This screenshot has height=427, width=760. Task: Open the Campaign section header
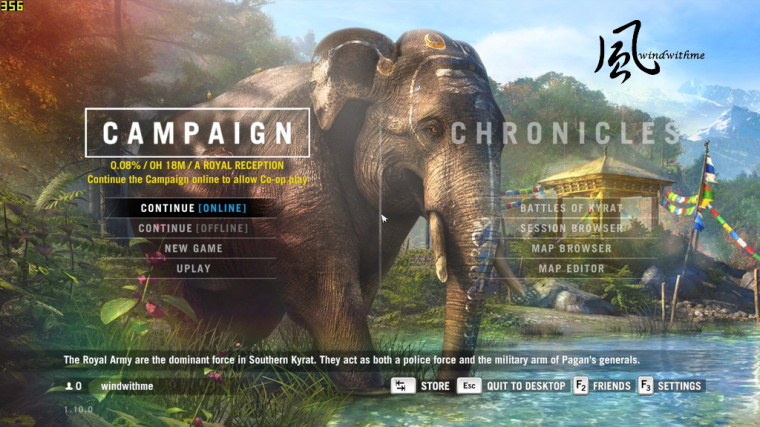(197, 134)
